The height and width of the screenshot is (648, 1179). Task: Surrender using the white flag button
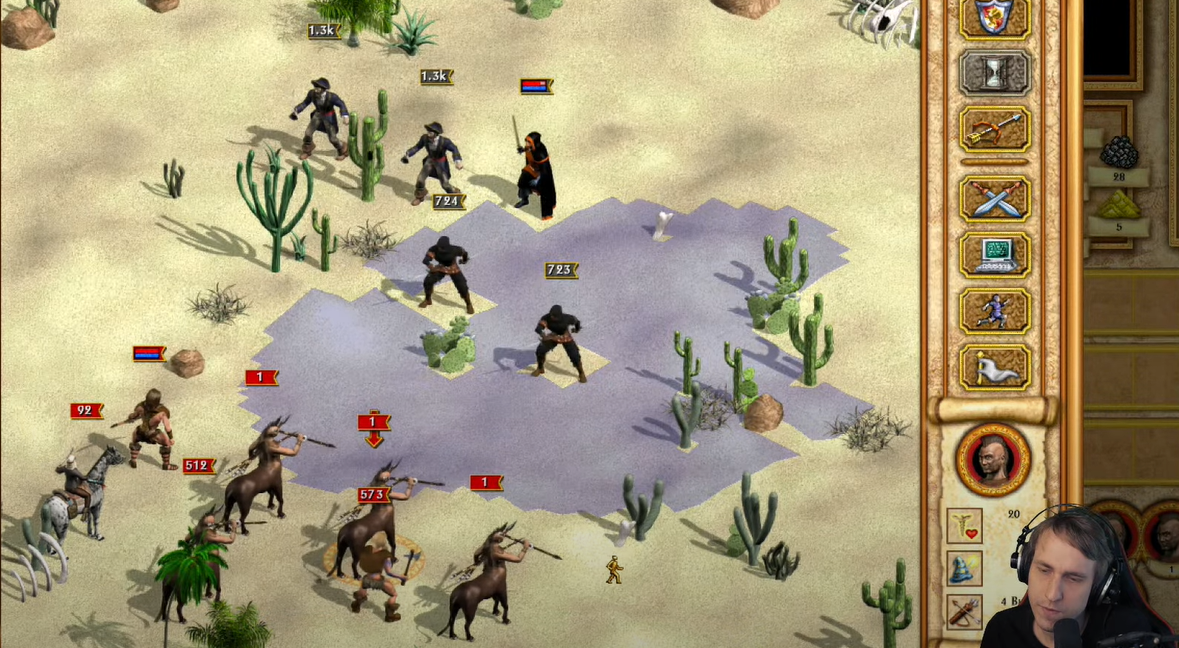tap(994, 367)
